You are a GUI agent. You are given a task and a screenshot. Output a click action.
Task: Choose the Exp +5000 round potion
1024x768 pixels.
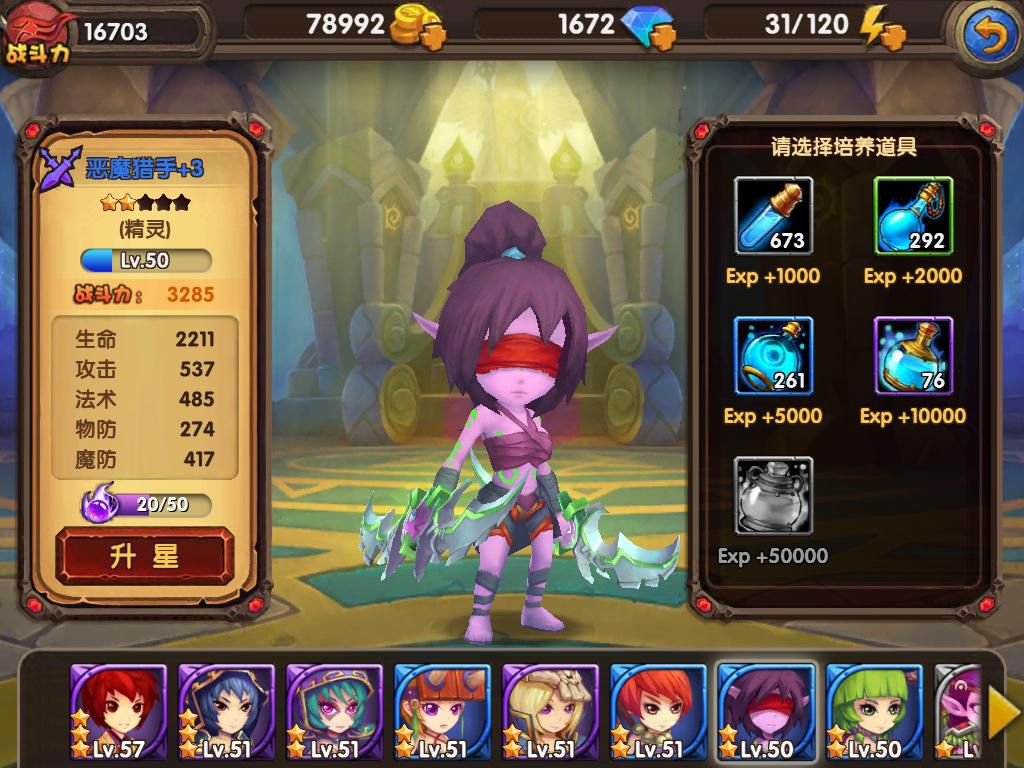[773, 356]
